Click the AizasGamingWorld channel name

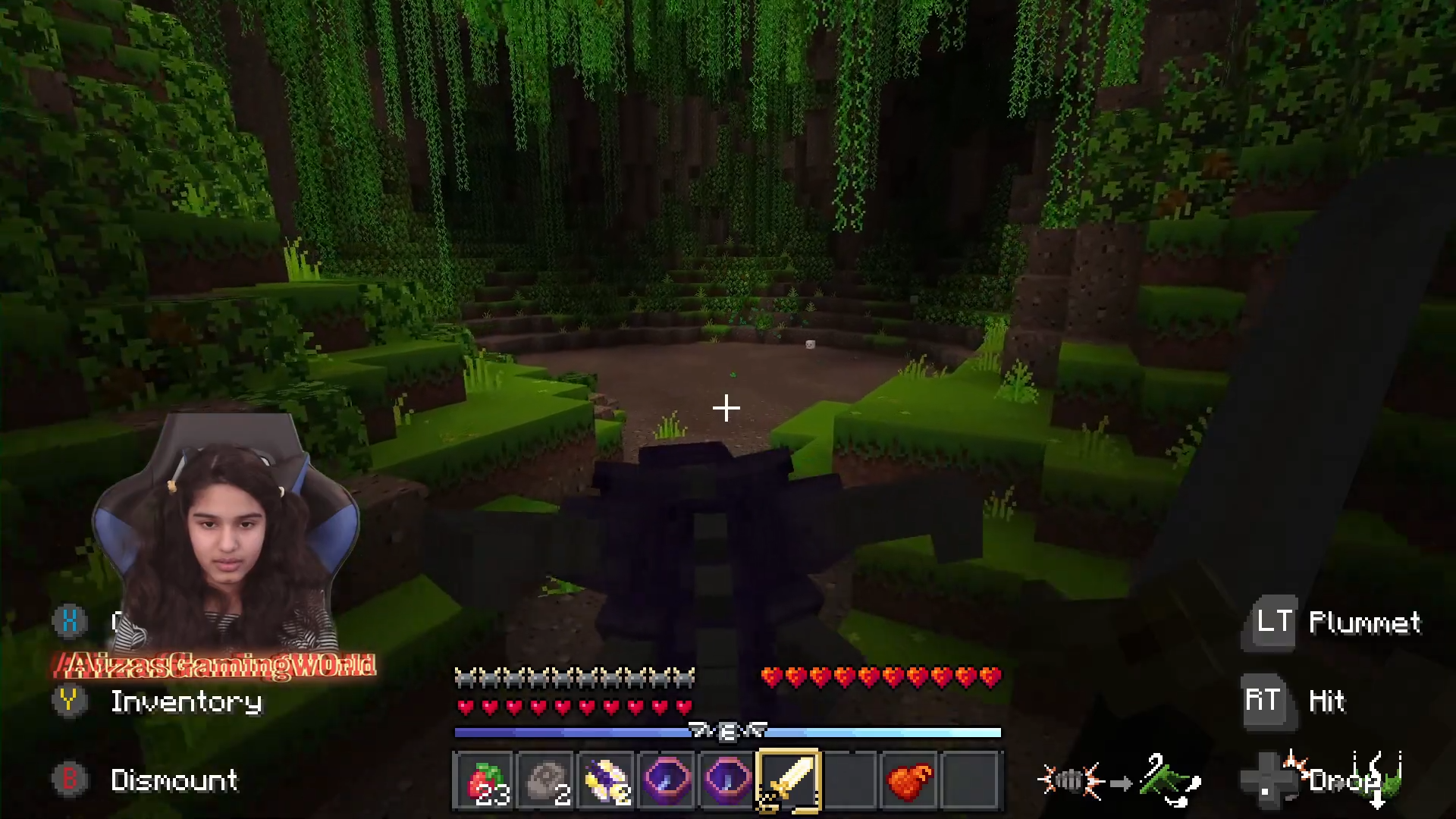216,666
